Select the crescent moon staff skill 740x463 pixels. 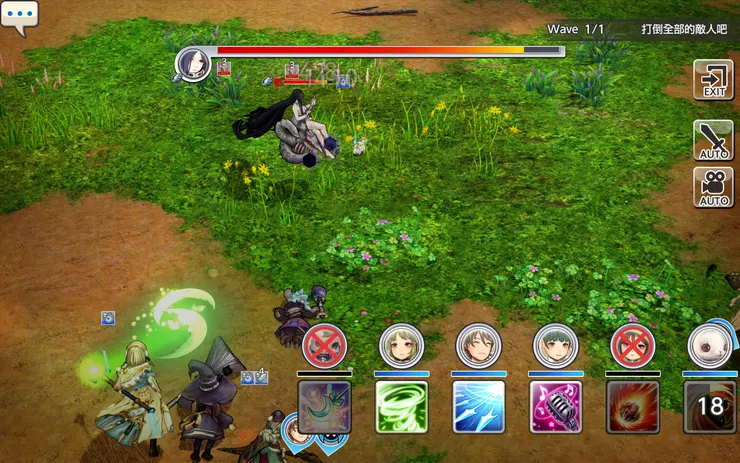point(324,406)
